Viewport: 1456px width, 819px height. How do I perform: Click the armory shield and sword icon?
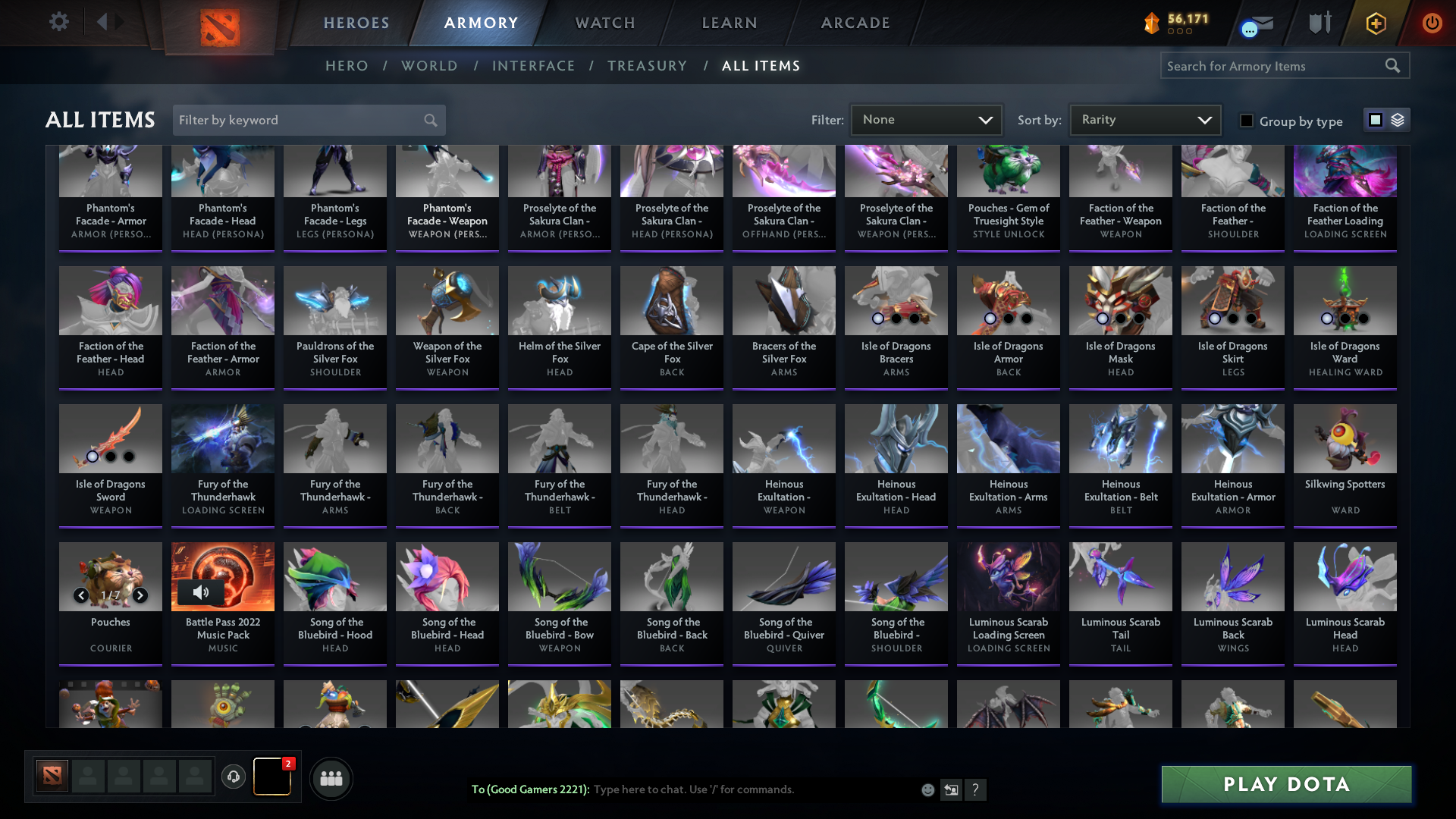(1319, 23)
